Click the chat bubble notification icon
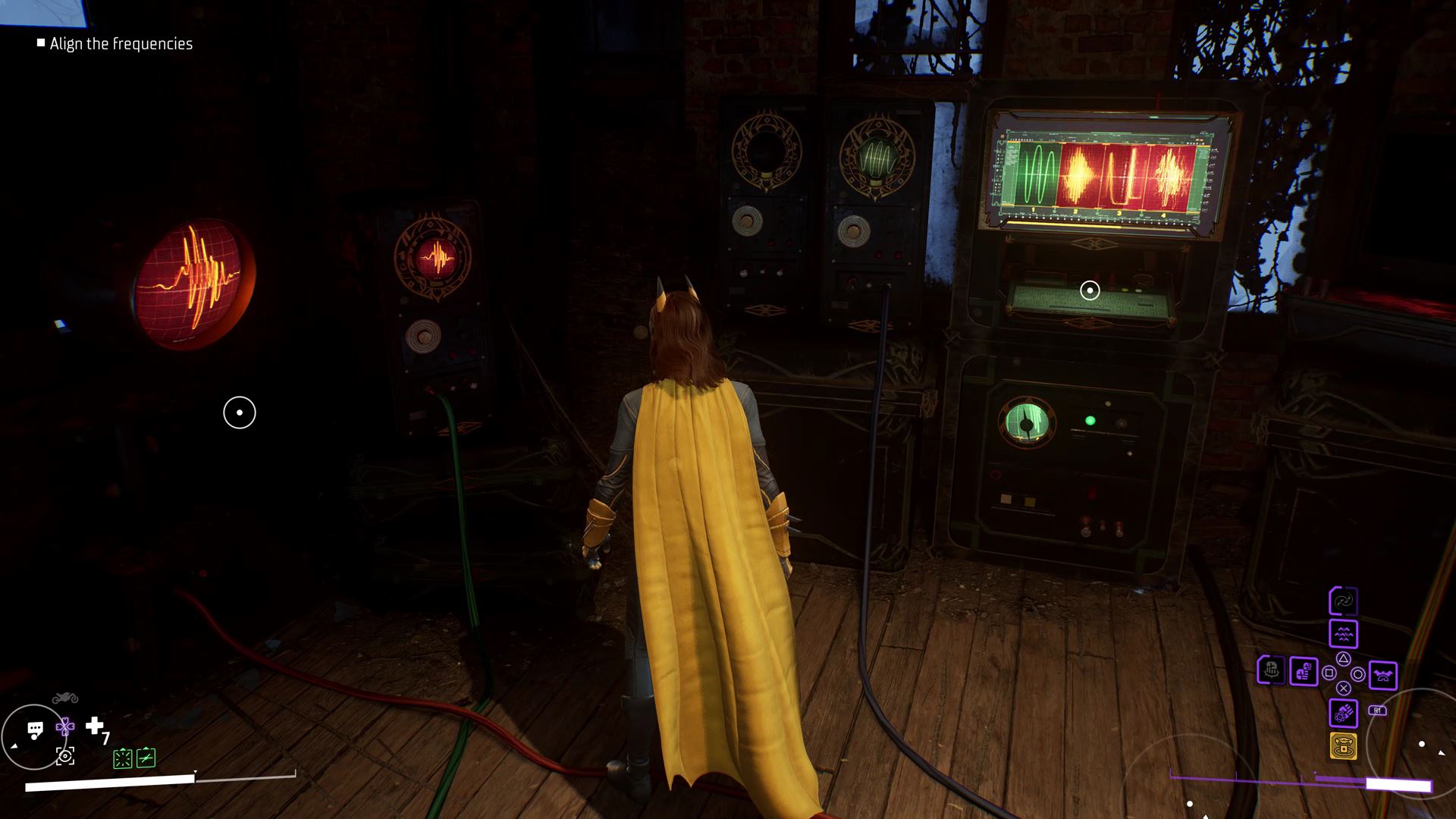This screenshot has height=819, width=1456. (35, 729)
